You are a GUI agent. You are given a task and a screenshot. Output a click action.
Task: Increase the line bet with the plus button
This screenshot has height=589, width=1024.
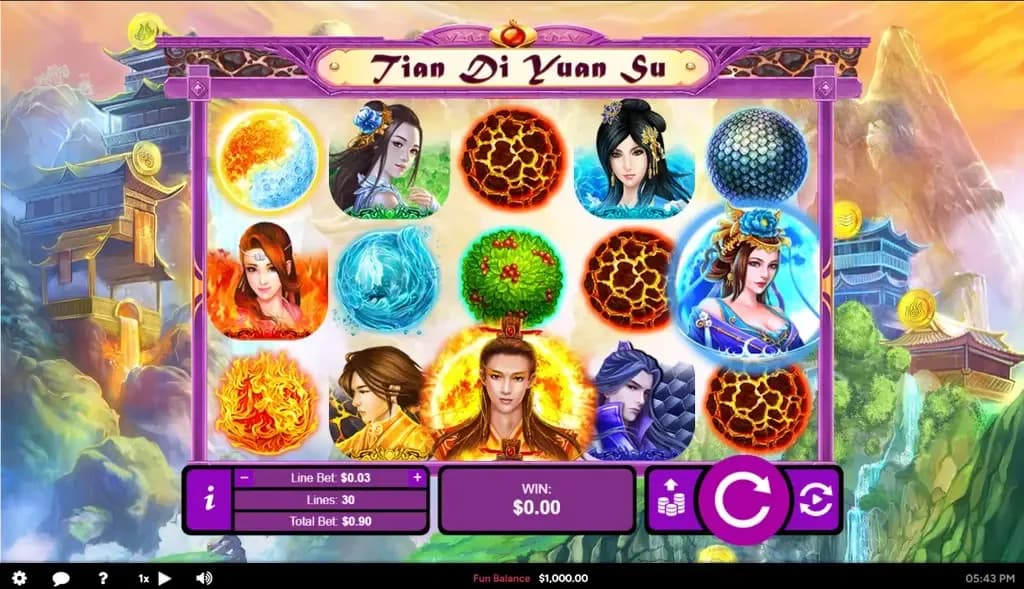[x=417, y=478]
